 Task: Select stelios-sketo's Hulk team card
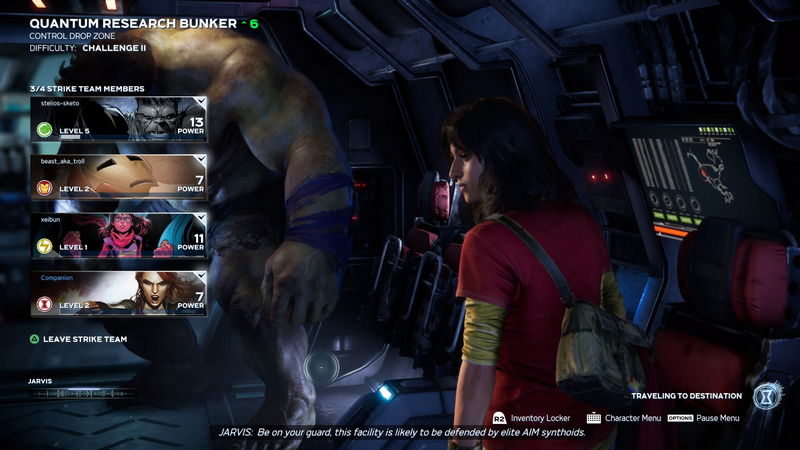[120, 119]
